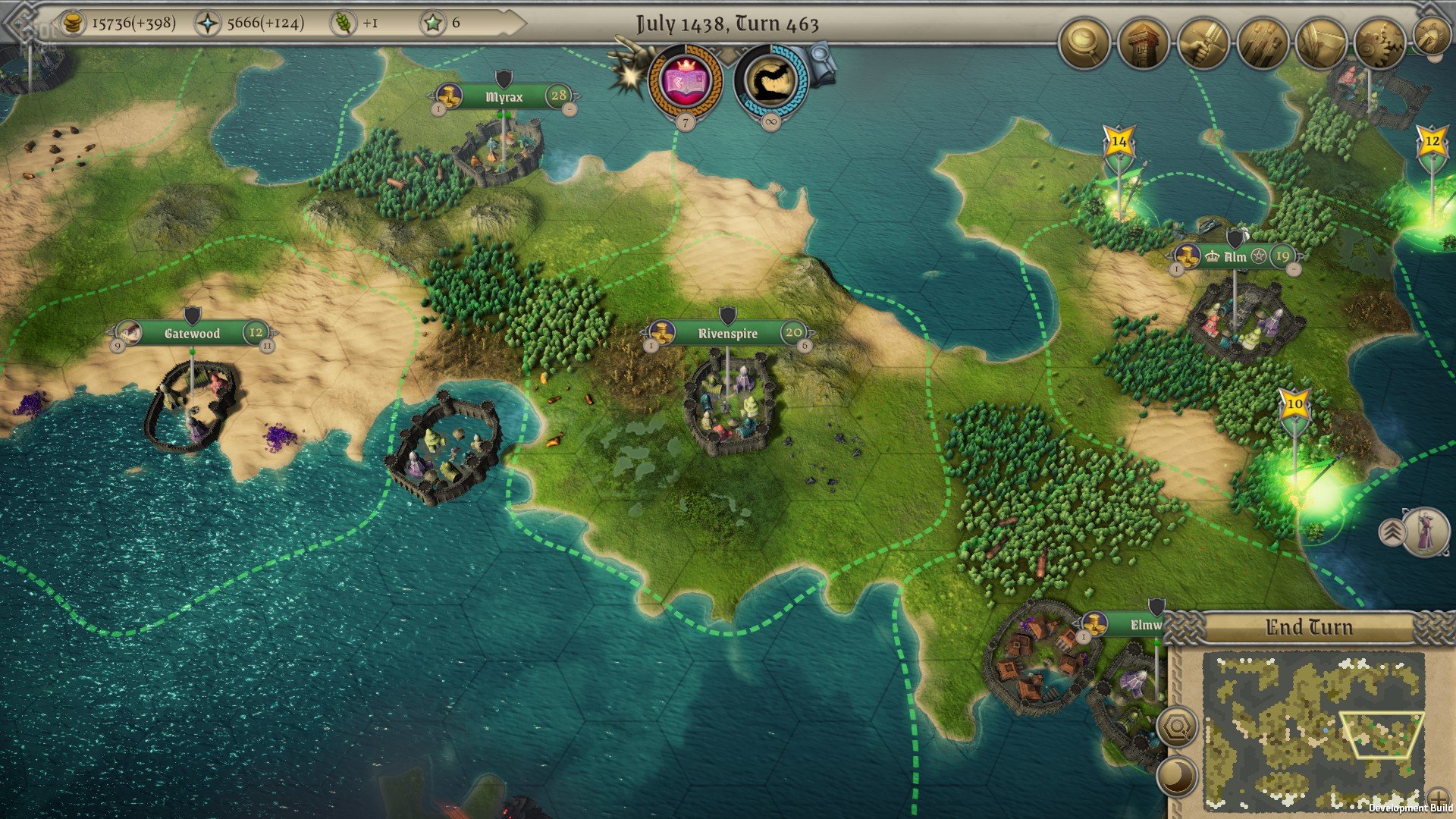The image size is (1456, 819).
Task: Click the minimap world overview
Action: tap(1312, 728)
